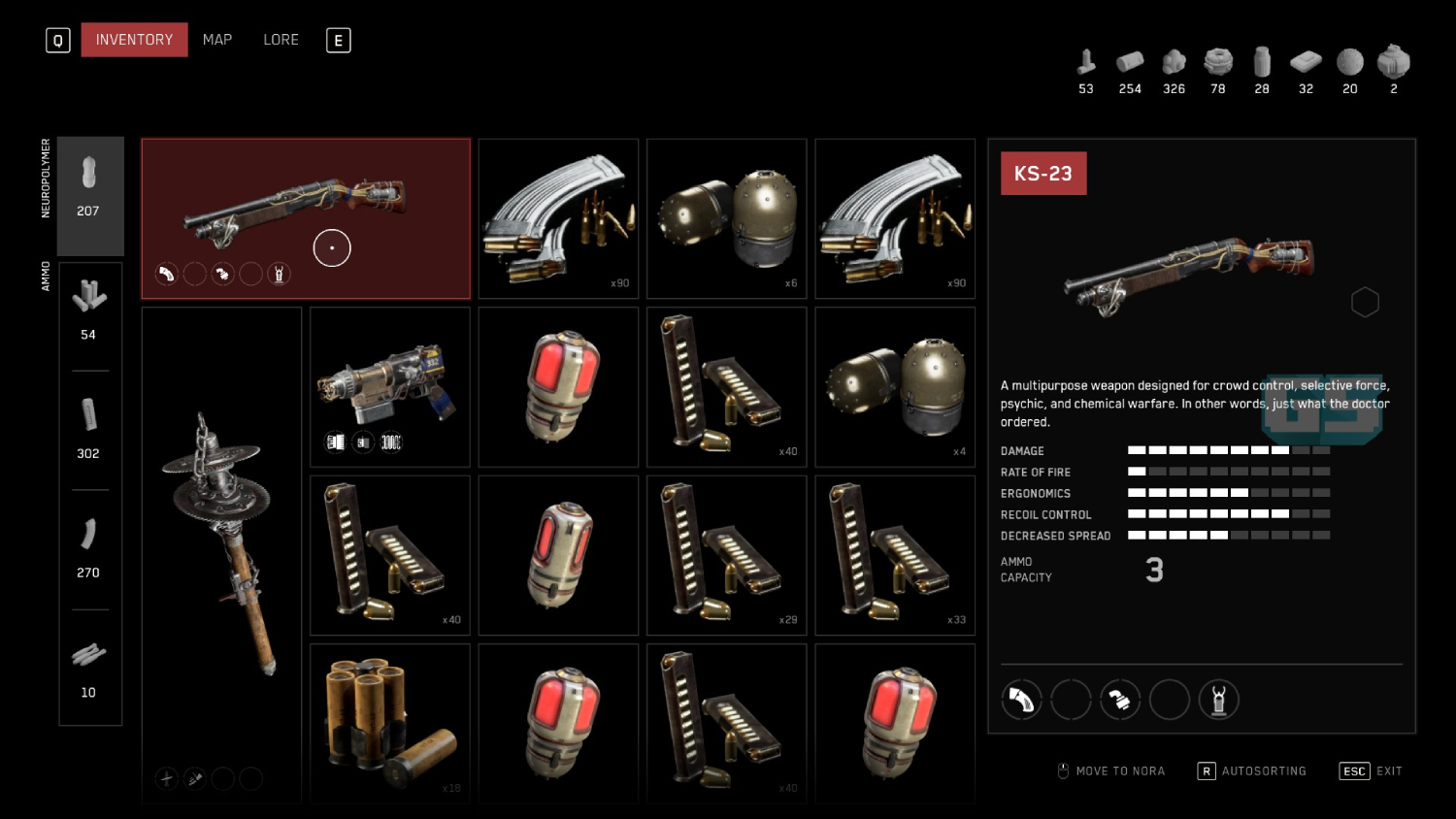Click the DAMAGE stat bar in the weapon panel
The width and height of the screenshot is (1456, 819).
[x=1228, y=450]
